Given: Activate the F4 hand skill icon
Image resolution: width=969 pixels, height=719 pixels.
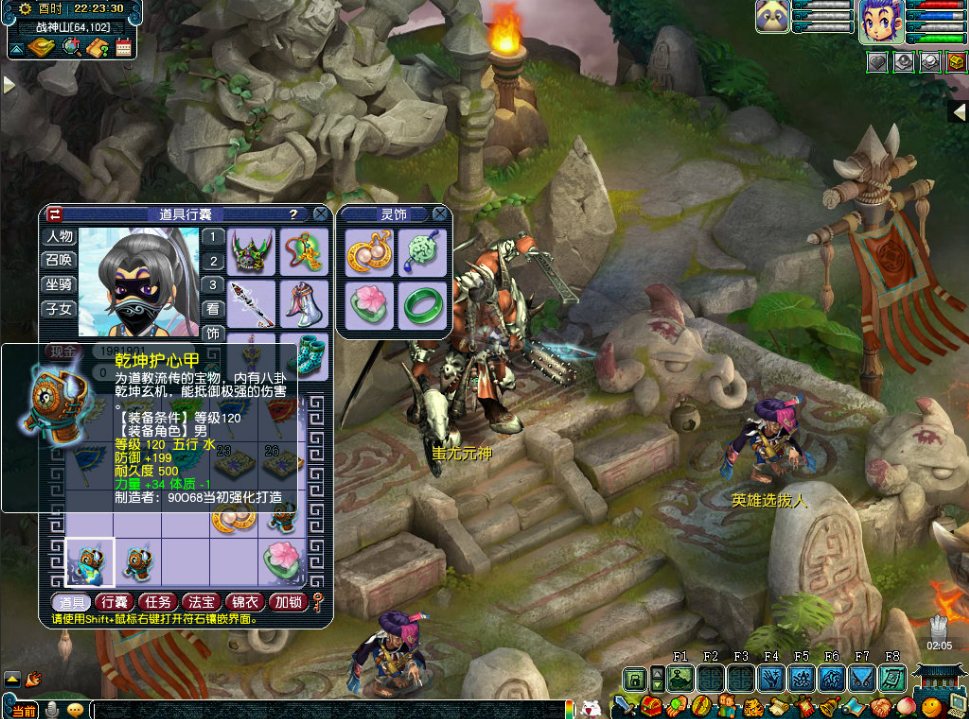Looking at the screenshot, I should click(x=771, y=679).
